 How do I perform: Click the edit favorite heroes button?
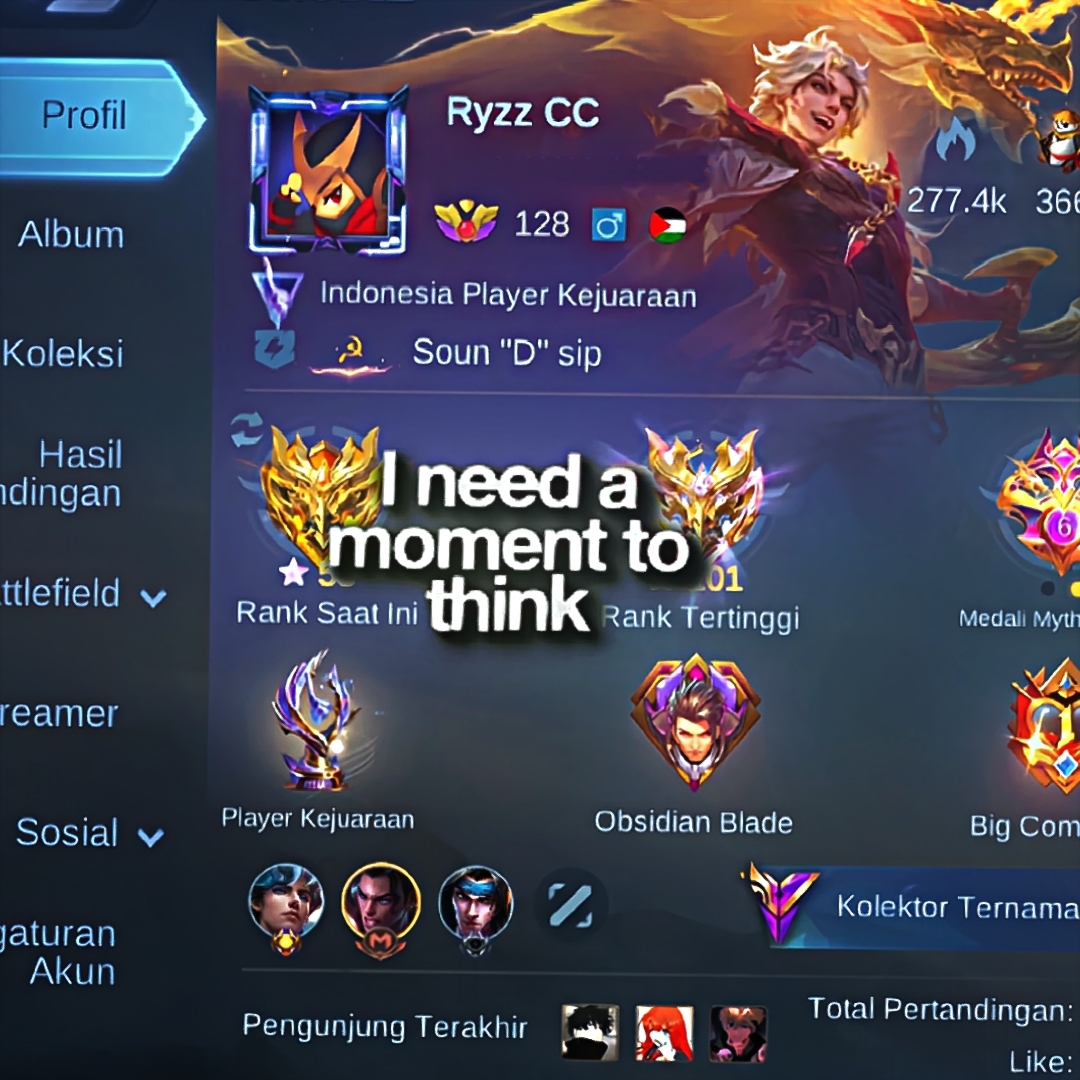point(570,905)
